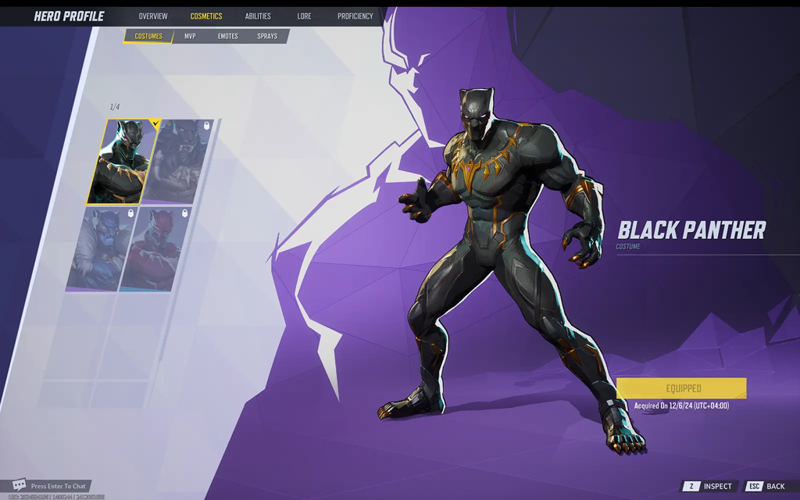Inspect the costume with the Inspect button

(x=710, y=486)
